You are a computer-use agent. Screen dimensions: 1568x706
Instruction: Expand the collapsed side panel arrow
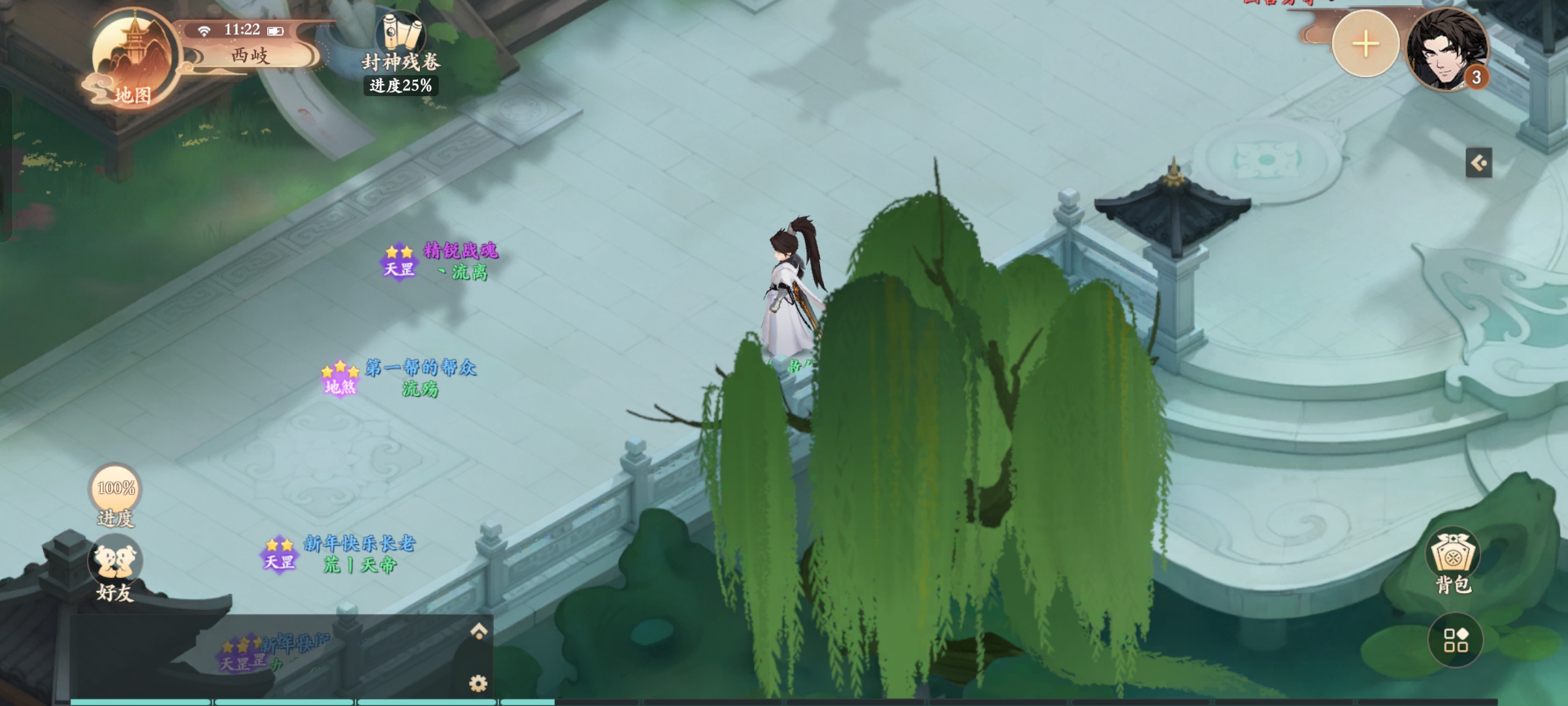click(x=1478, y=162)
